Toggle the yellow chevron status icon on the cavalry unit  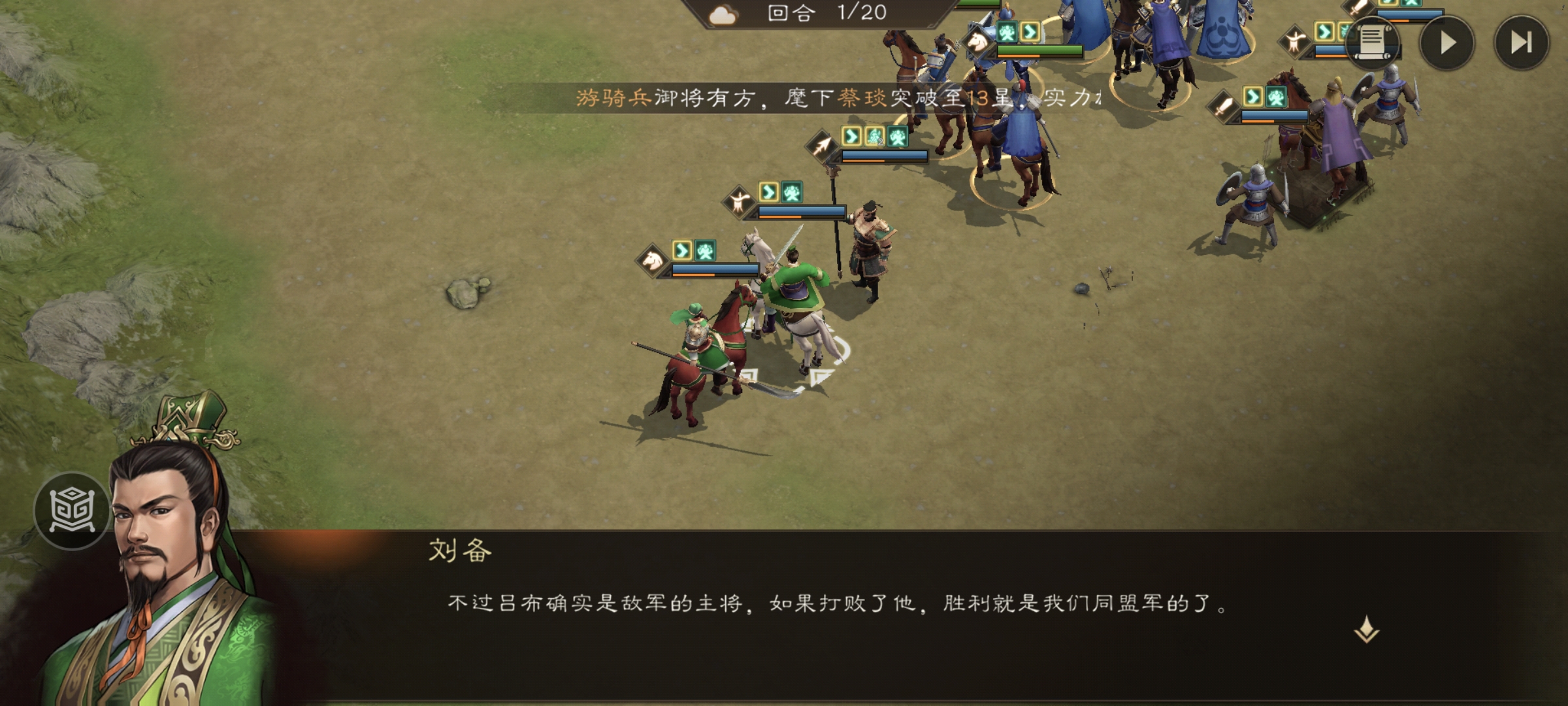tap(683, 252)
